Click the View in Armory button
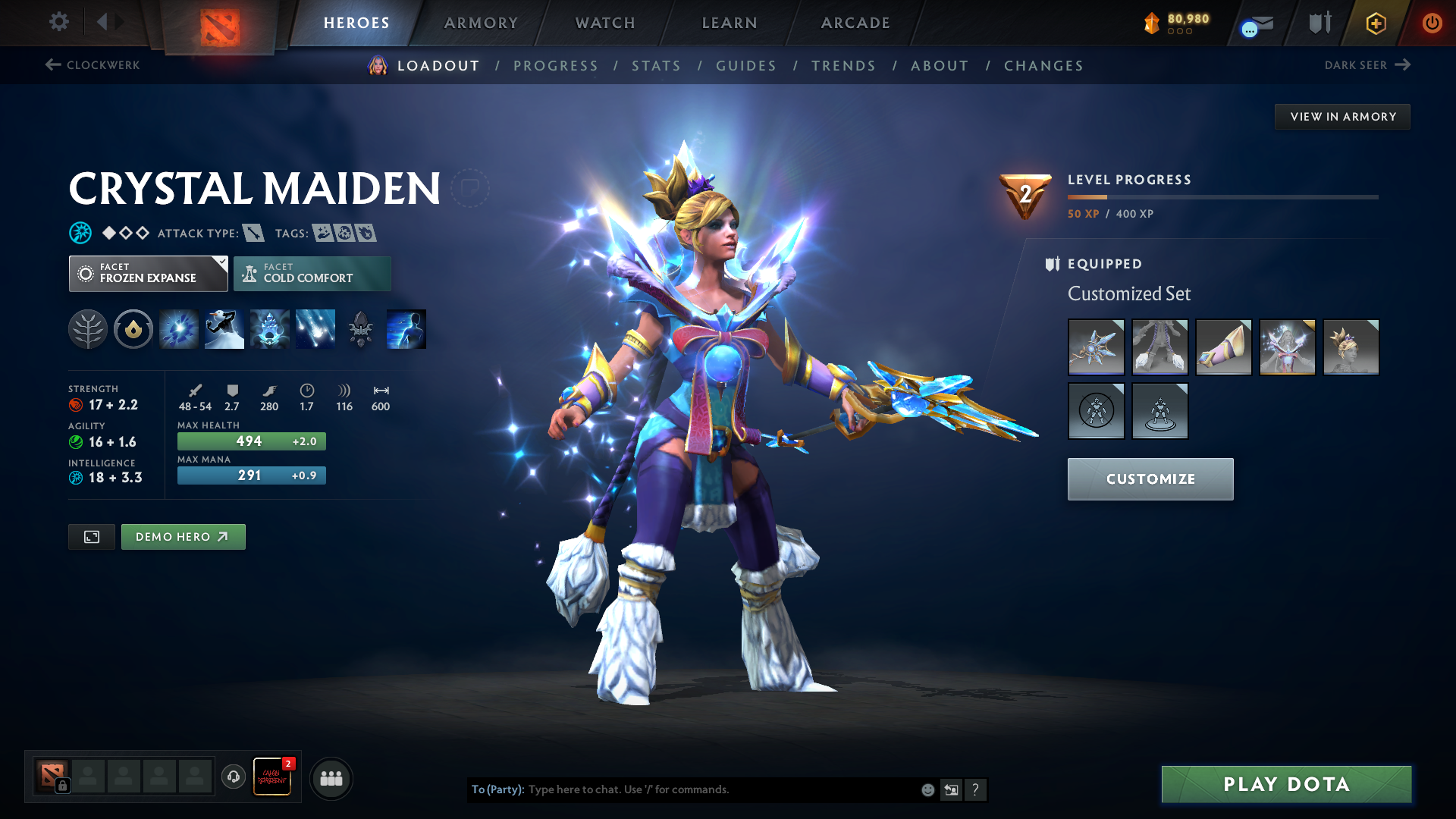 coord(1342,117)
